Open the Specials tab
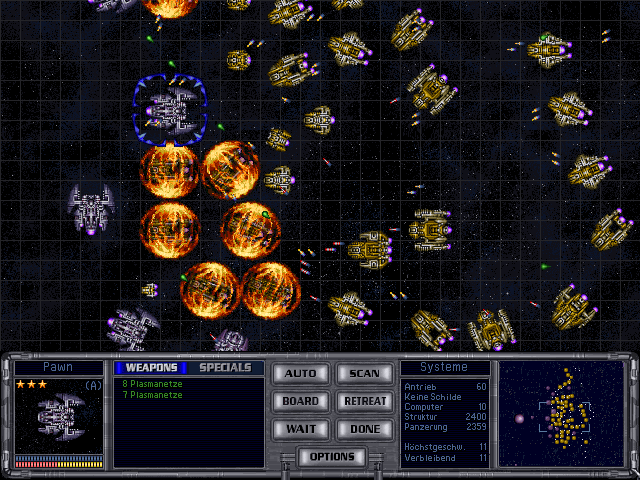 (225, 367)
